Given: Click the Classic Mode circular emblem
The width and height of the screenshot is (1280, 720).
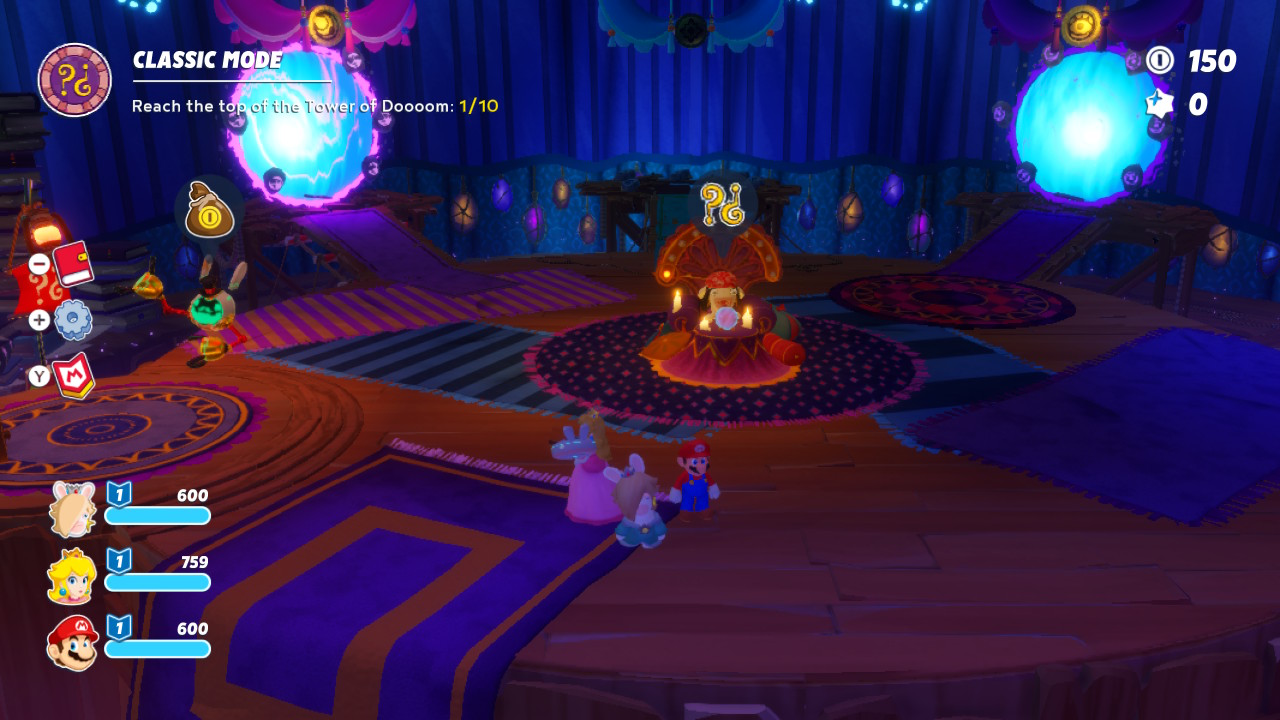Looking at the screenshot, I should click(74, 77).
